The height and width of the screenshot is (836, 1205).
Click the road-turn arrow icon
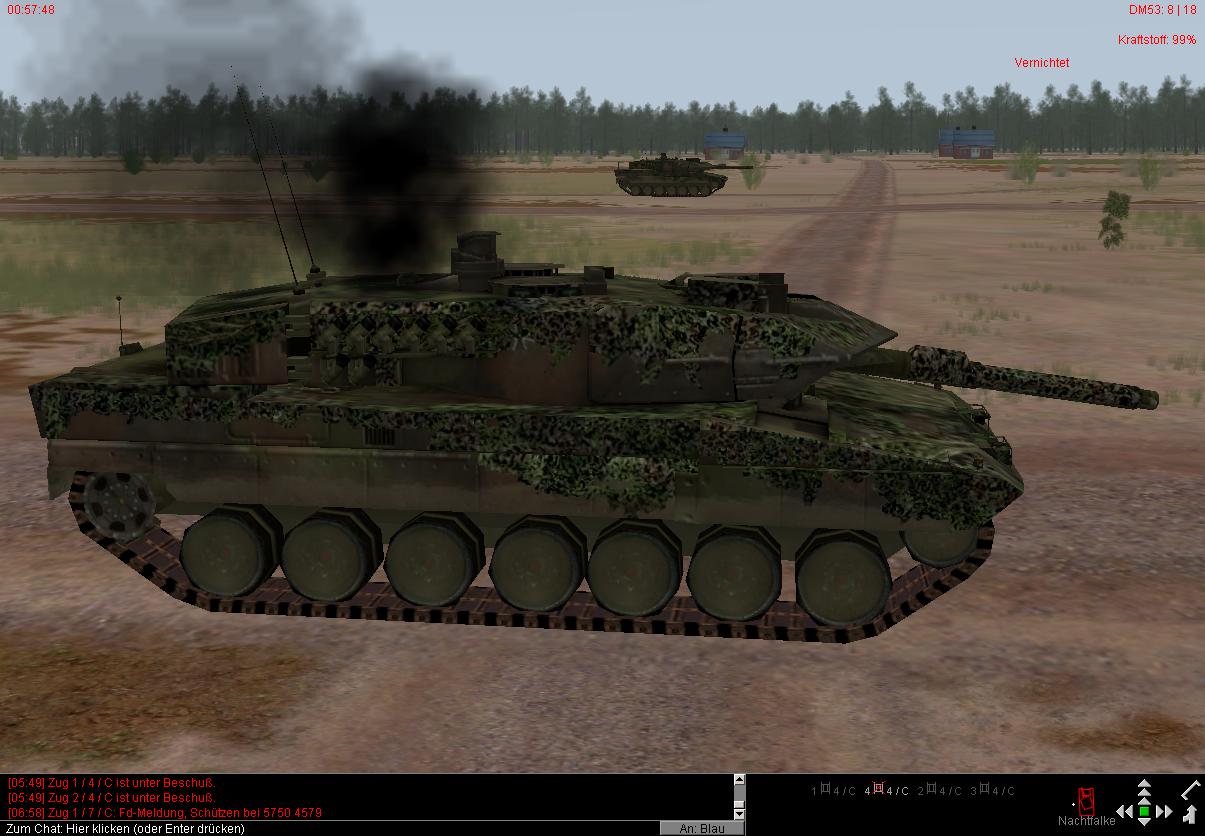[1191, 814]
